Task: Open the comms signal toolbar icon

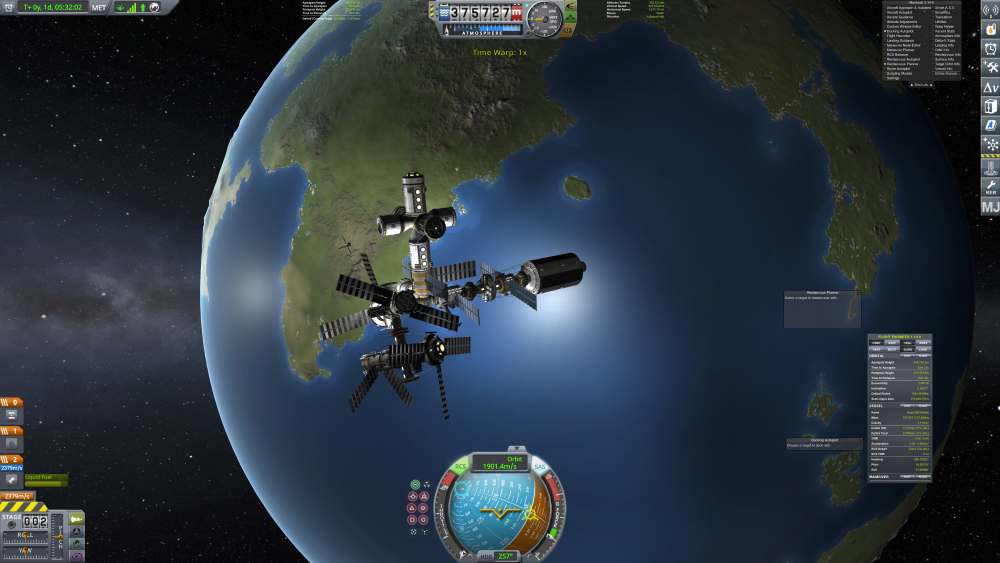Action: click(989, 9)
